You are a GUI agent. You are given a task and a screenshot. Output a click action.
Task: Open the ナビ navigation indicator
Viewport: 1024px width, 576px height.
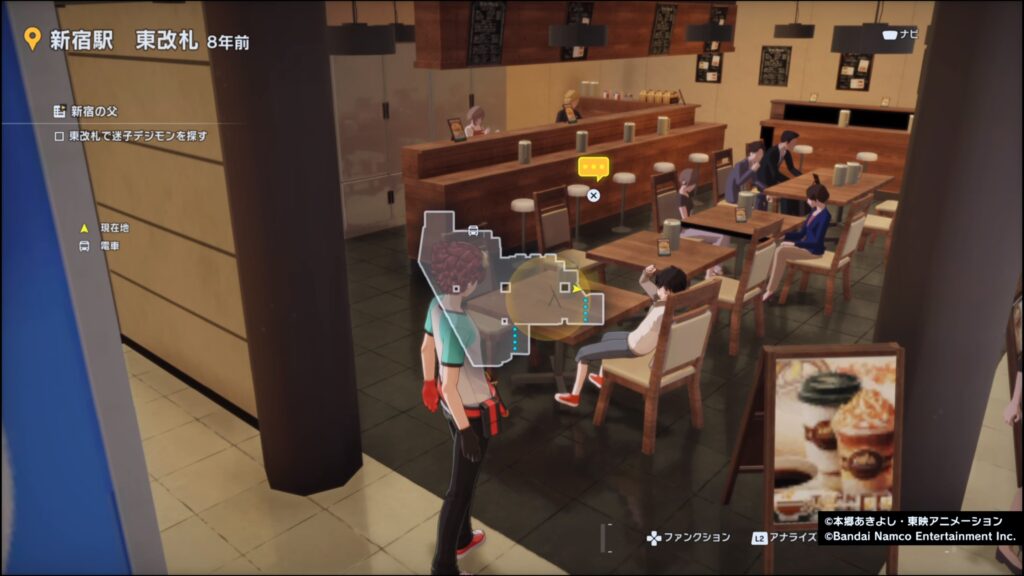(x=899, y=34)
